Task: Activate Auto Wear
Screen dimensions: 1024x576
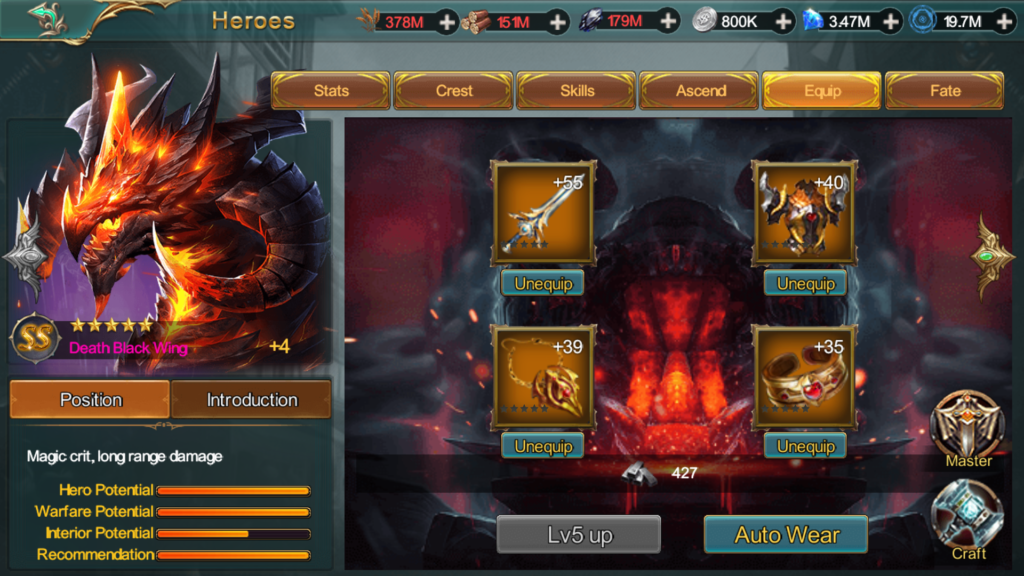Action: tap(786, 535)
